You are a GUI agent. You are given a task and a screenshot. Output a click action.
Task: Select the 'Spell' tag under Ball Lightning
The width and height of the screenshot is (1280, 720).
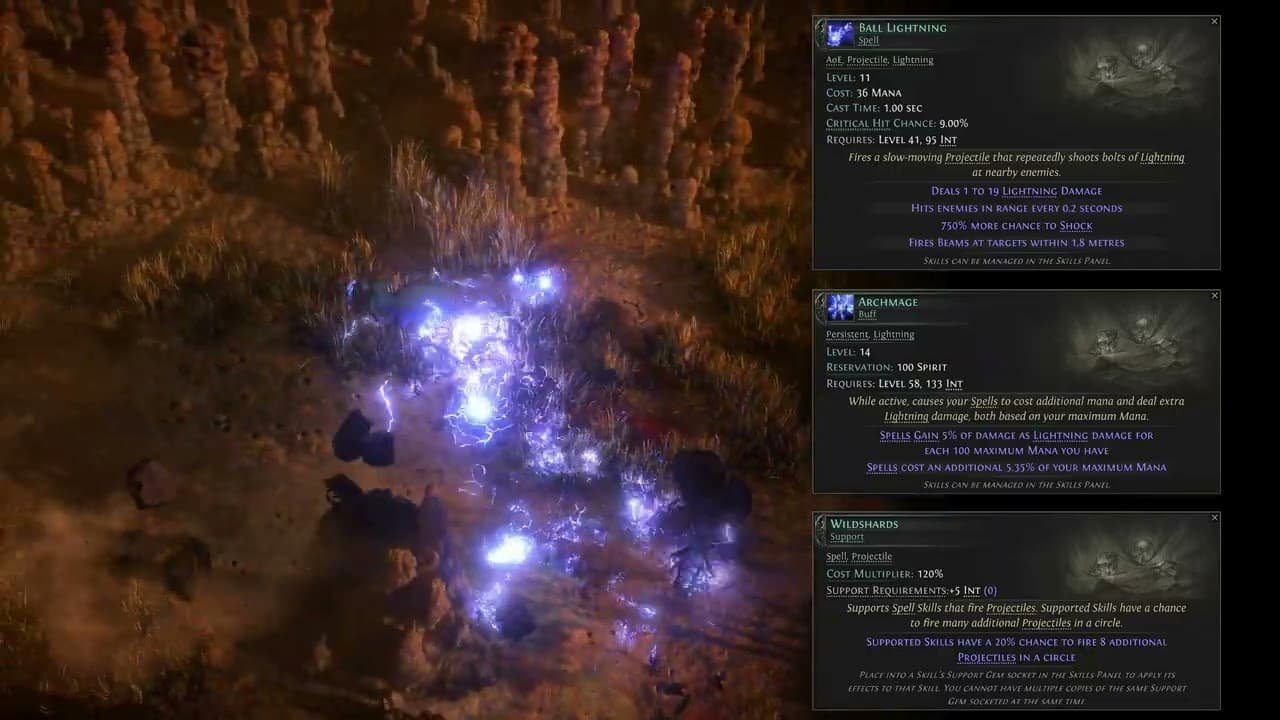click(x=866, y=40)
